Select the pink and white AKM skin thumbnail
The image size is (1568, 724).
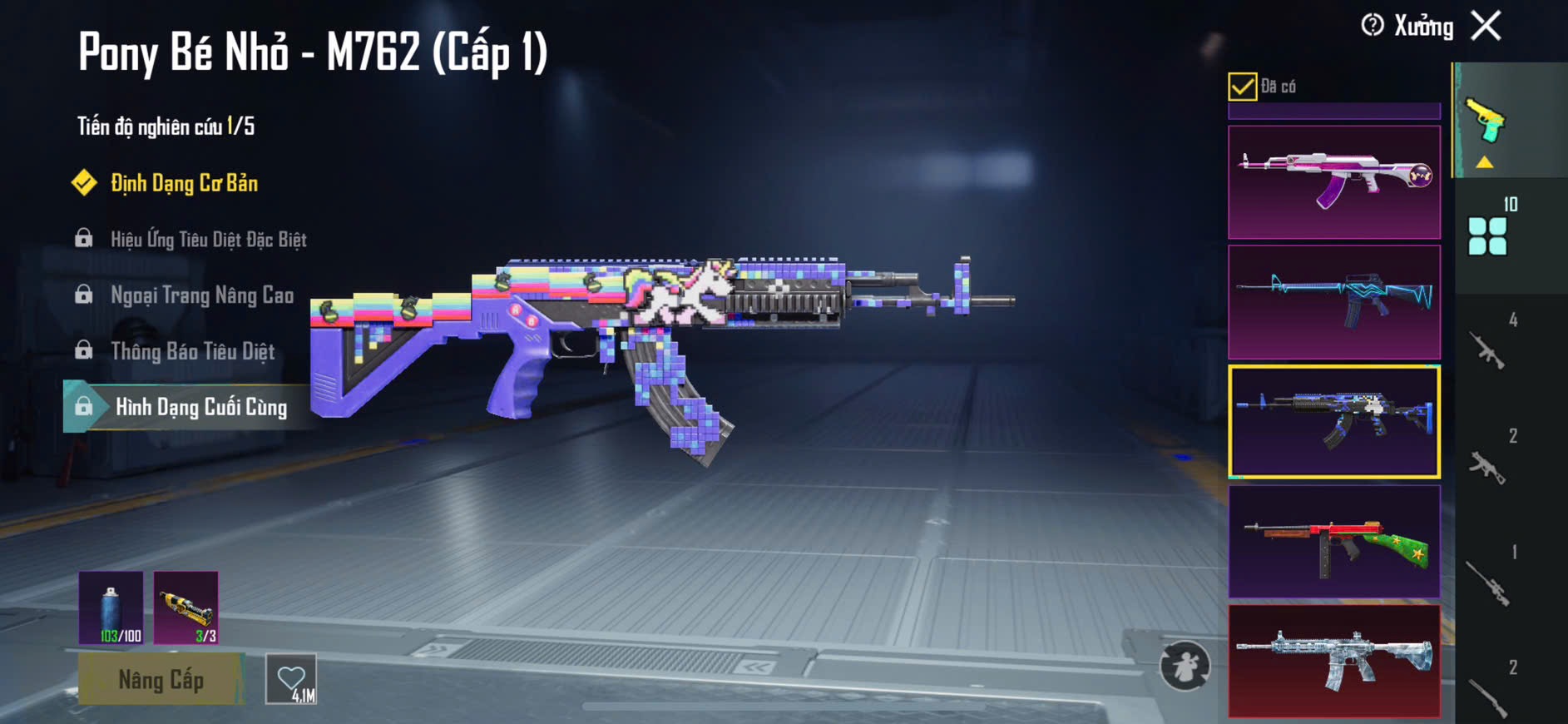(x=1333, y=182)
